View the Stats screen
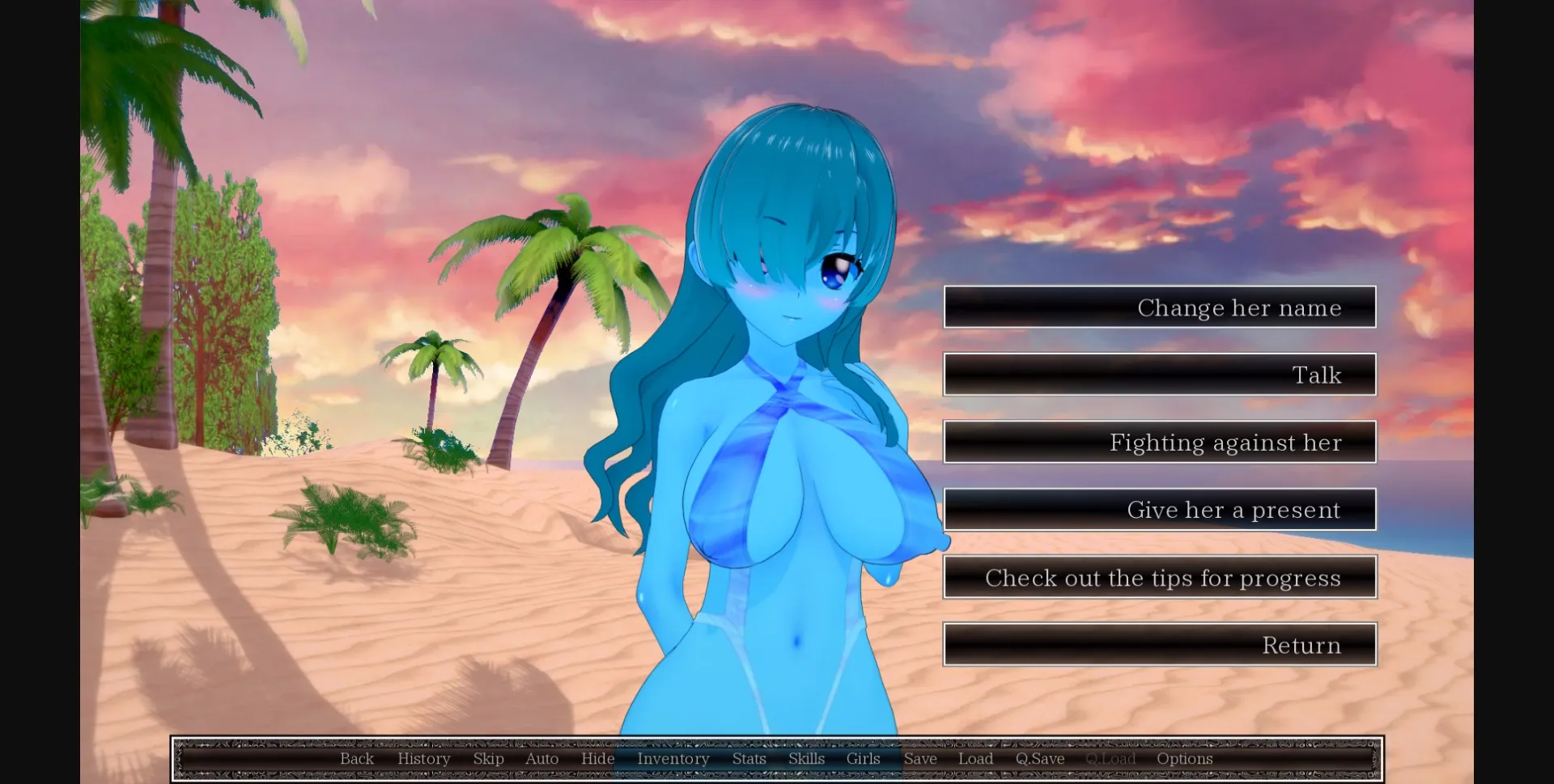Image resolution: width=1554 pixels, height=784 pixels. [748, 758]
